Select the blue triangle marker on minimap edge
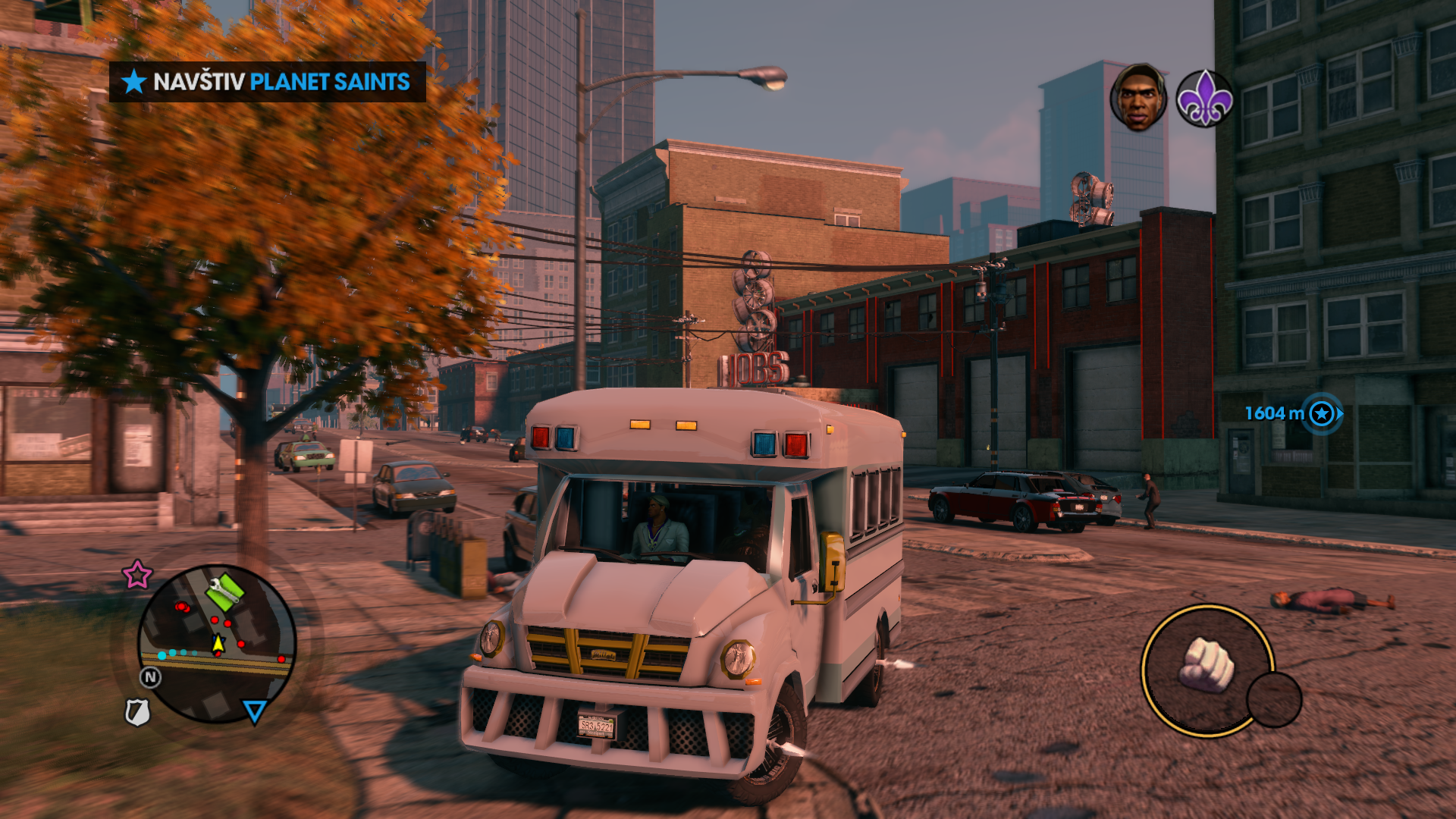 [254, 711]
